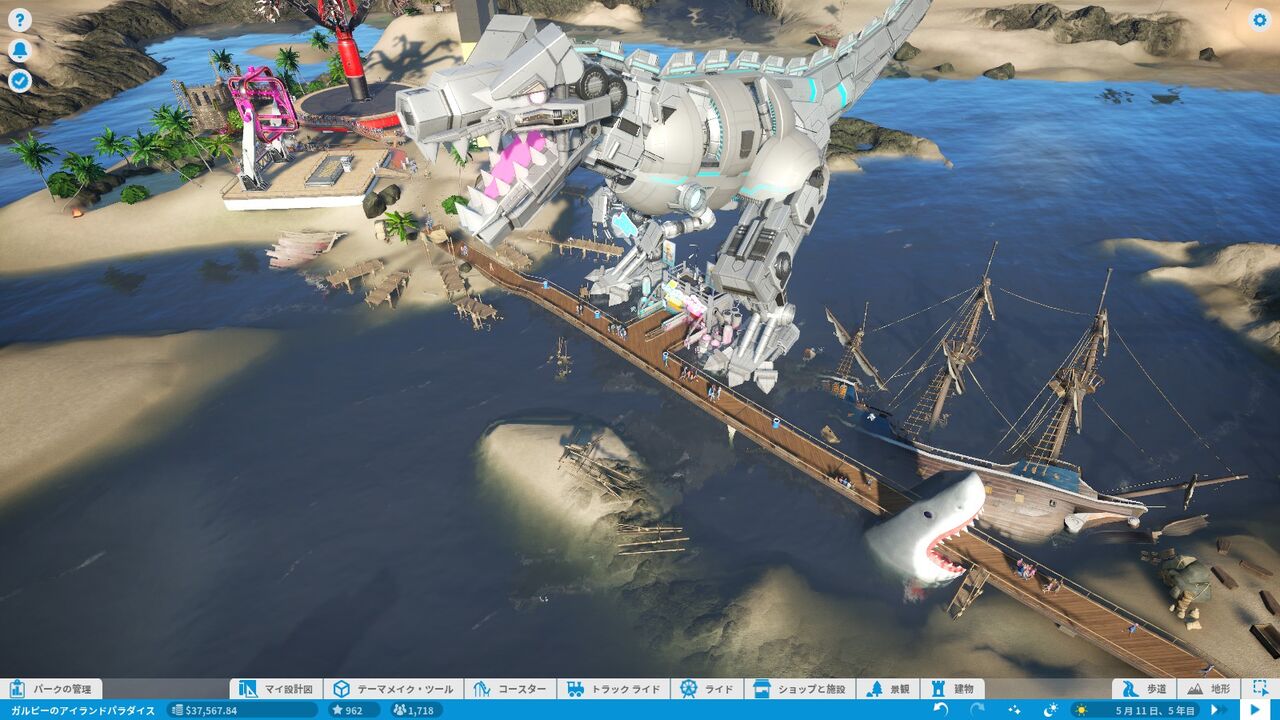Screen dimensions: 1280x720
Task: Open the 歩道 paths tool
Action: click(1145, 689)
